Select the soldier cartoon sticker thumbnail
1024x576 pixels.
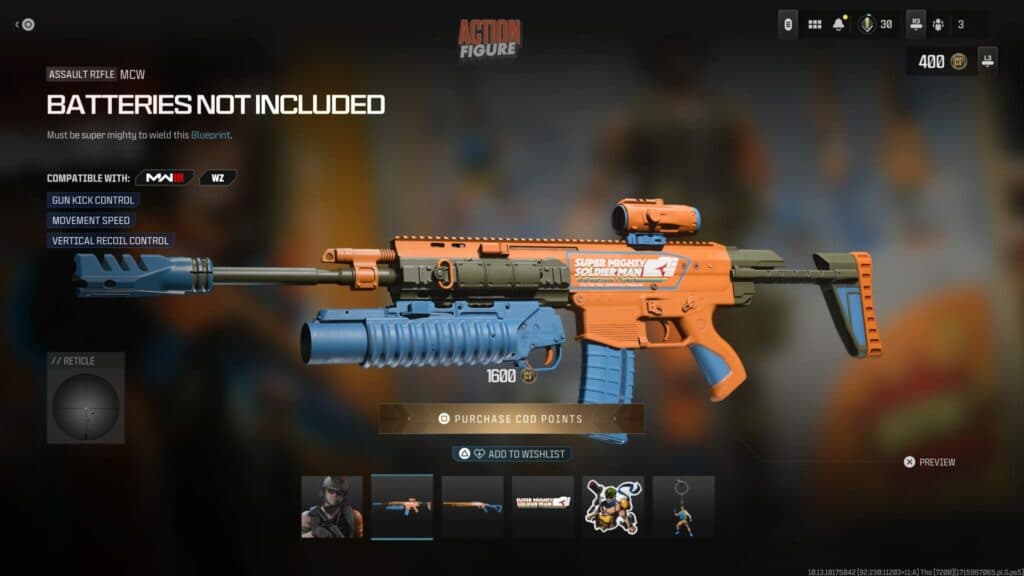pyautogui.click(x=613, y=507)
